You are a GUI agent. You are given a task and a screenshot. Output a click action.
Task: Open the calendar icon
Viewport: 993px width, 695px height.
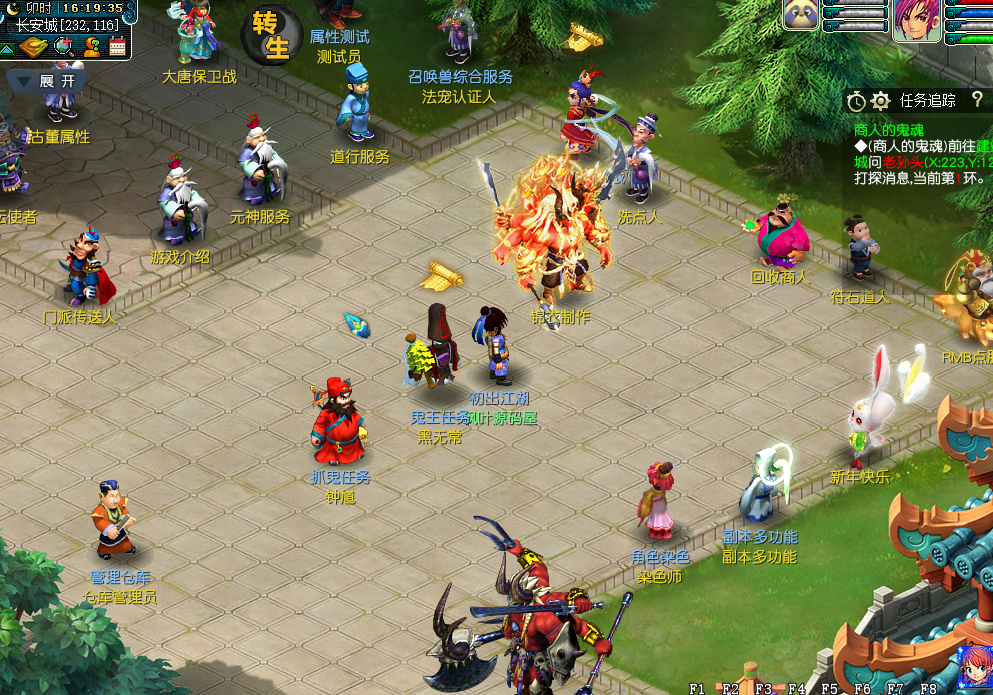(x=118, y=46)
